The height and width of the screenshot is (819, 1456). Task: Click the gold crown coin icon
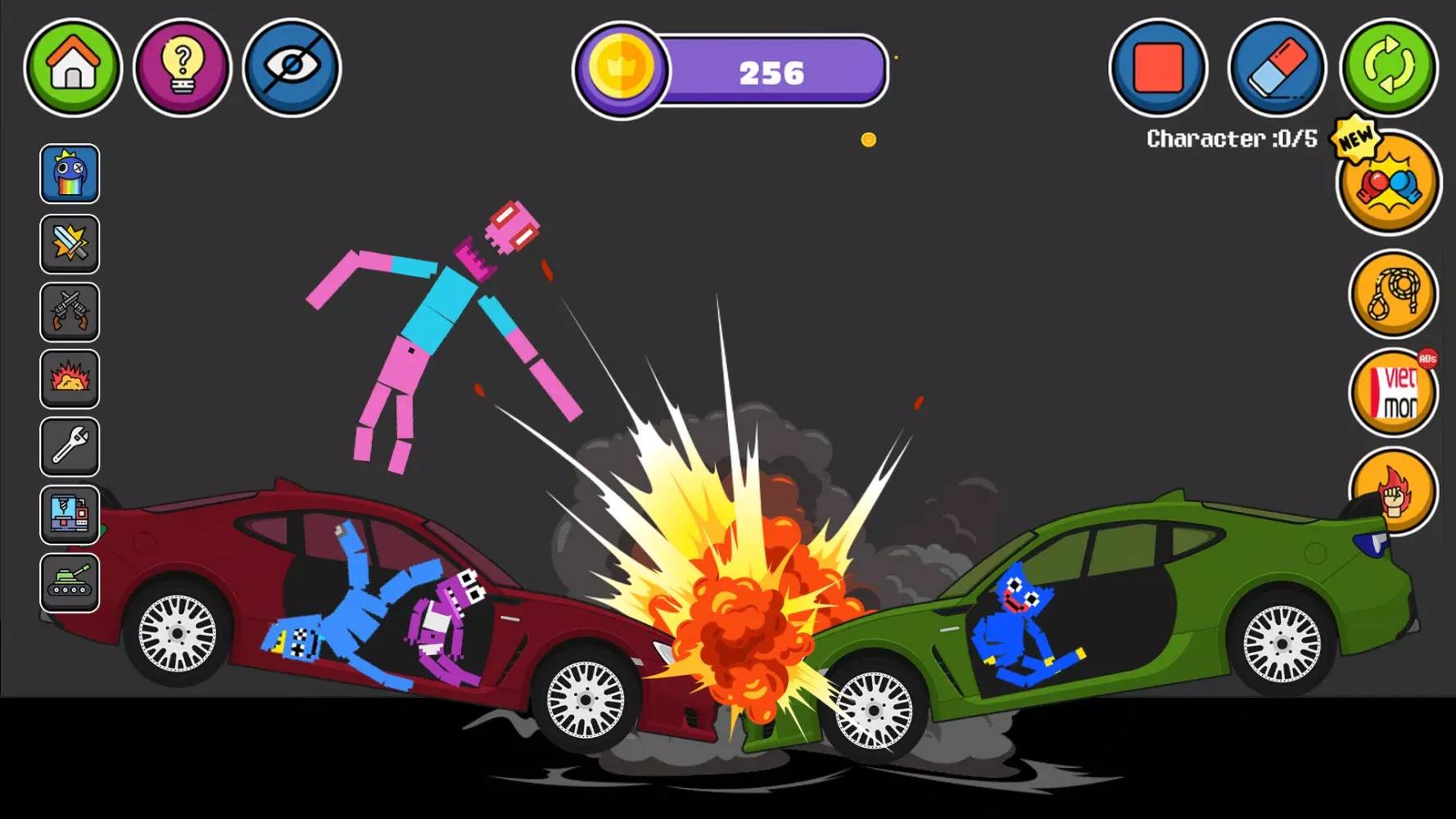[622, 70]
